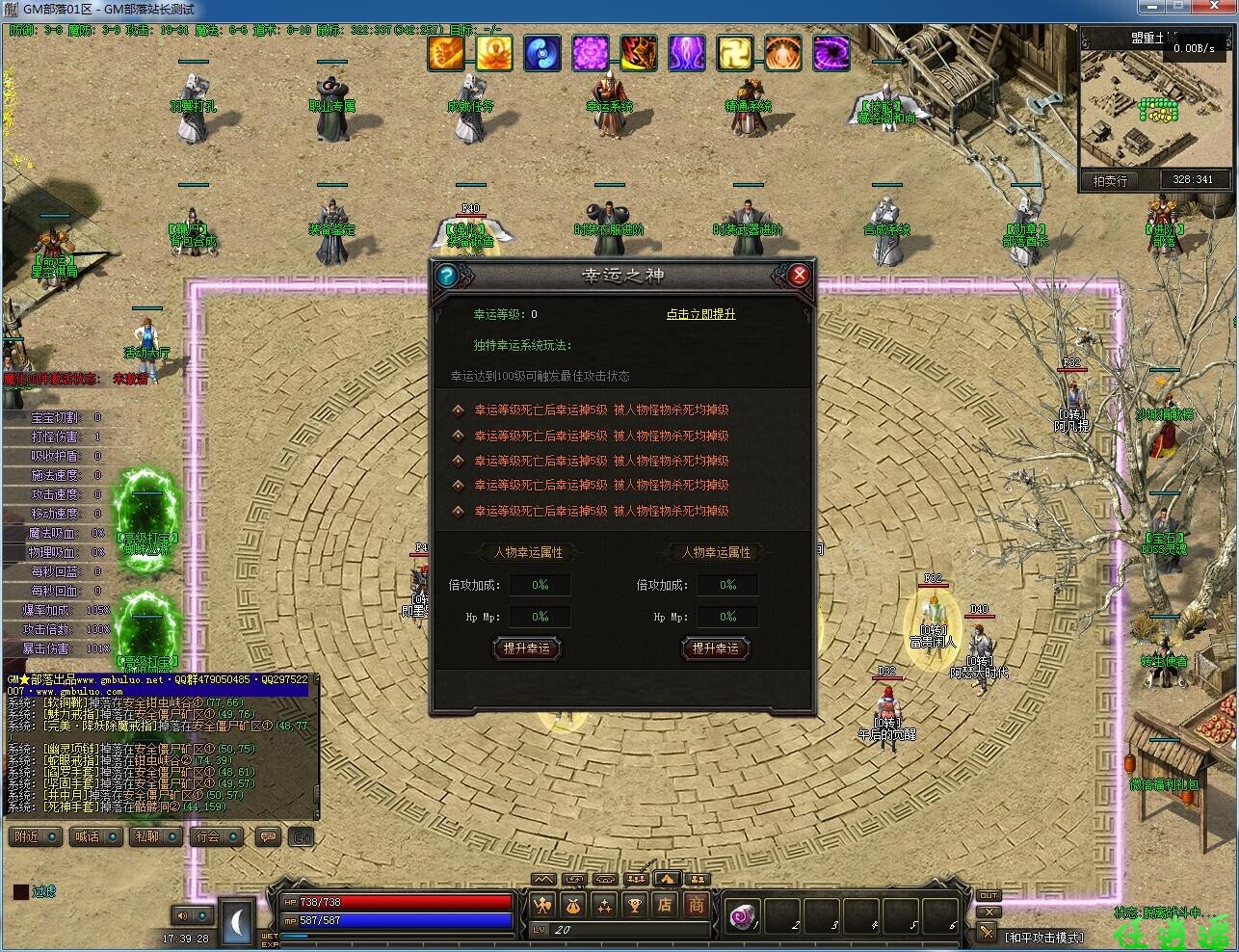The height and width of the screenshot is (952, 1239).
Task: Switch chat to the 私聊 channel
Action: click(x=156, y=836)
